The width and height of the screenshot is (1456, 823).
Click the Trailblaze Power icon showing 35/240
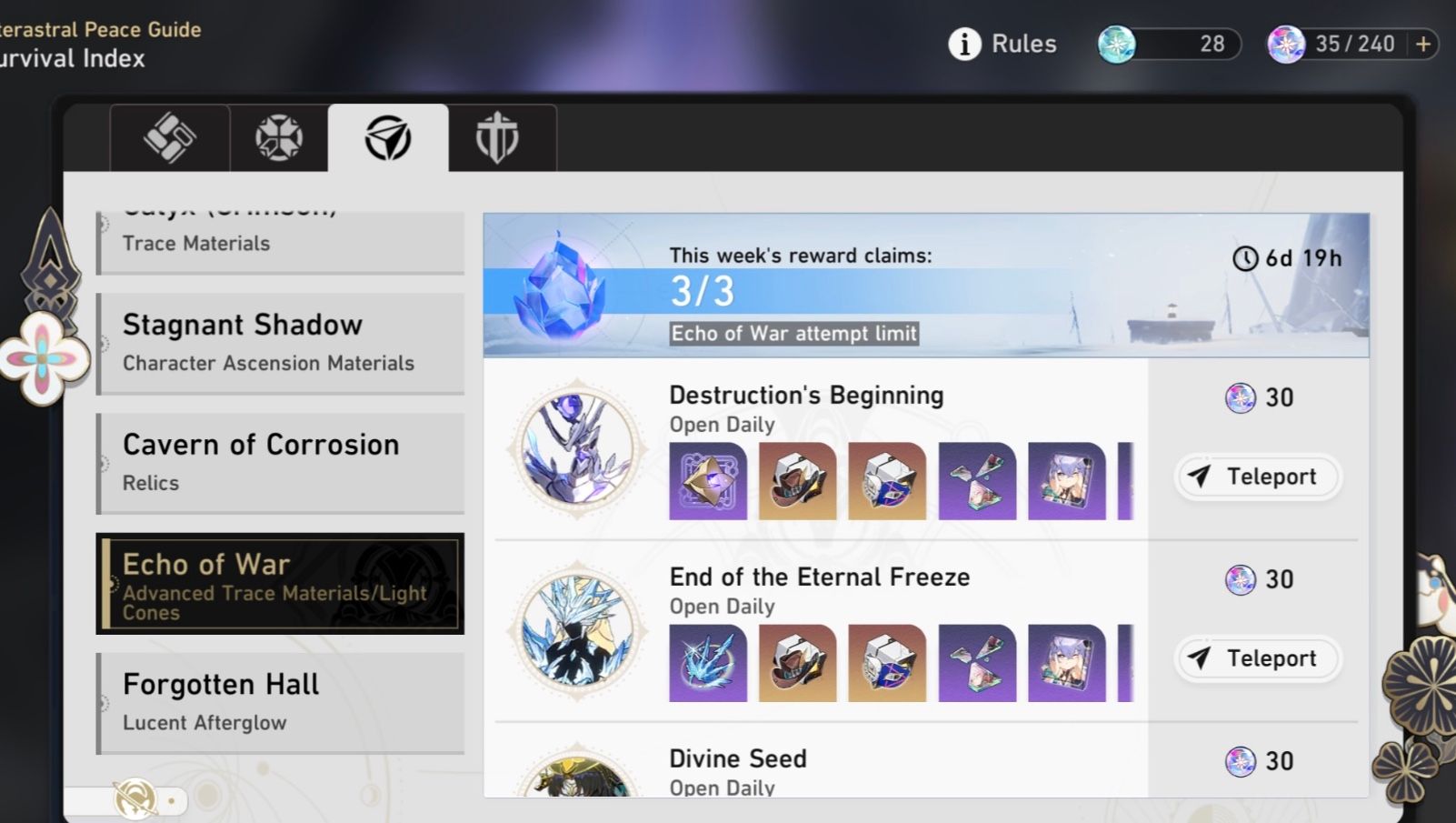1284,43
